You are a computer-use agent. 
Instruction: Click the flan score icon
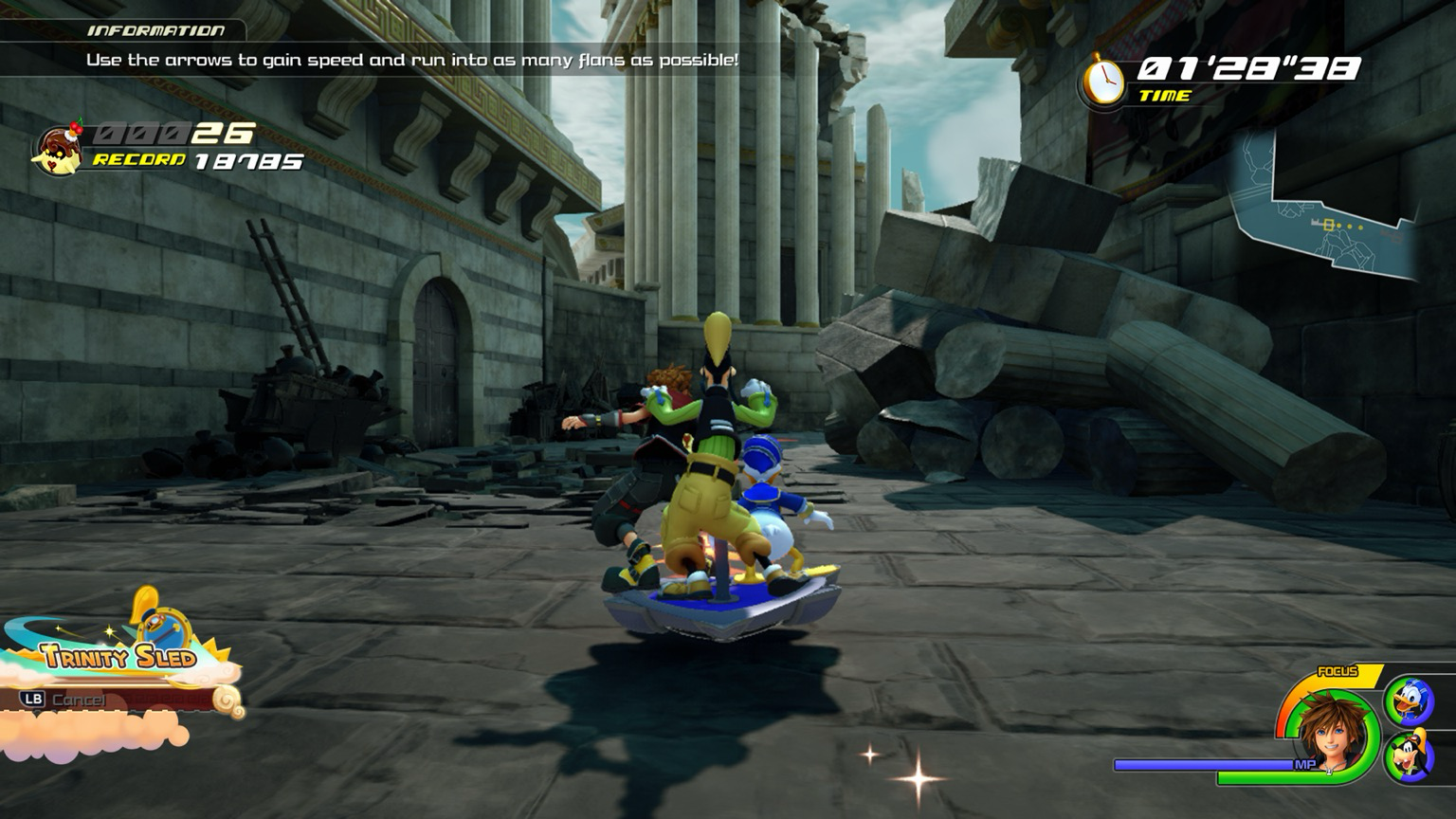[59, 148]
